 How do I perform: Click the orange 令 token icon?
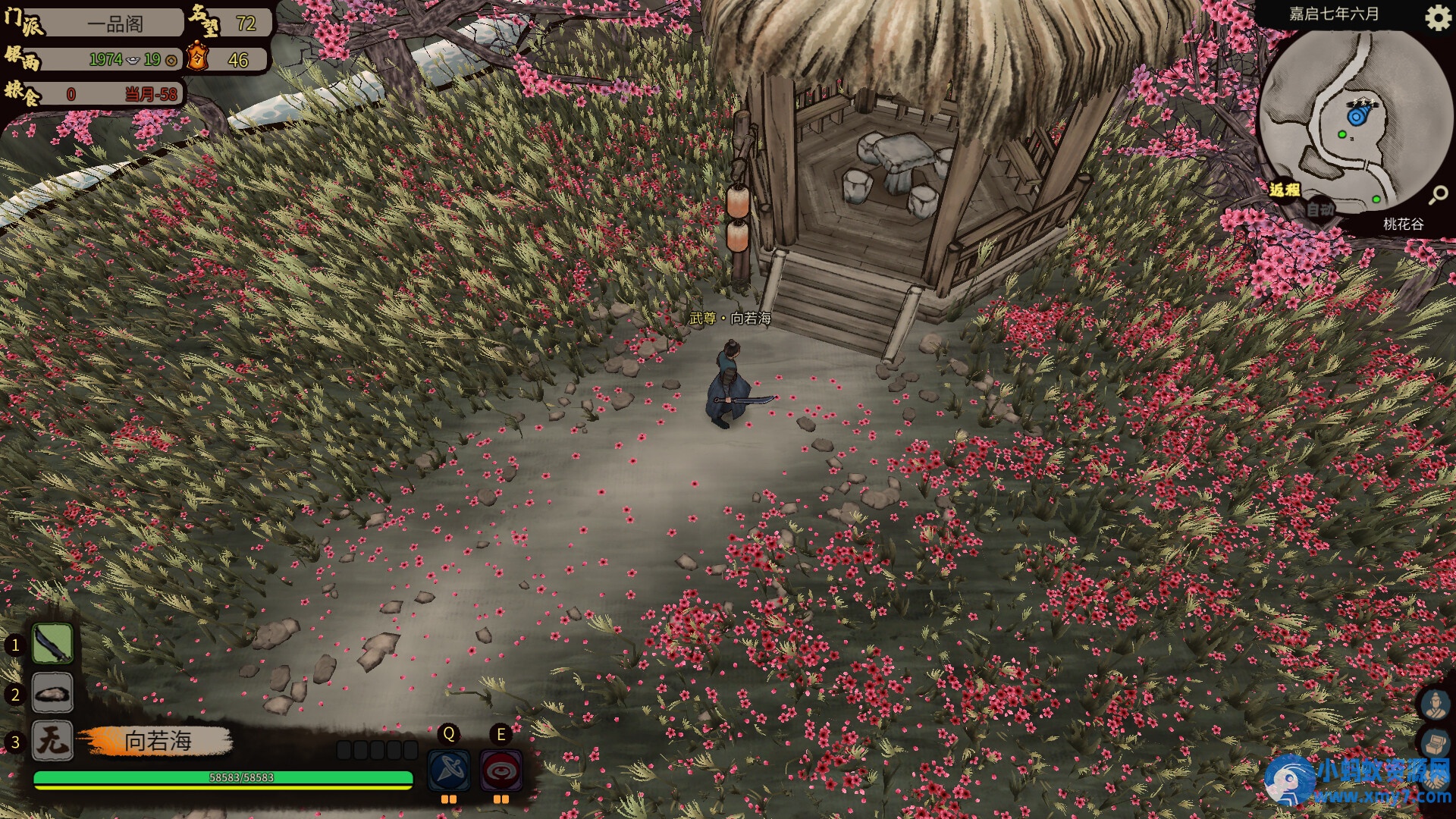pos(196,57)
